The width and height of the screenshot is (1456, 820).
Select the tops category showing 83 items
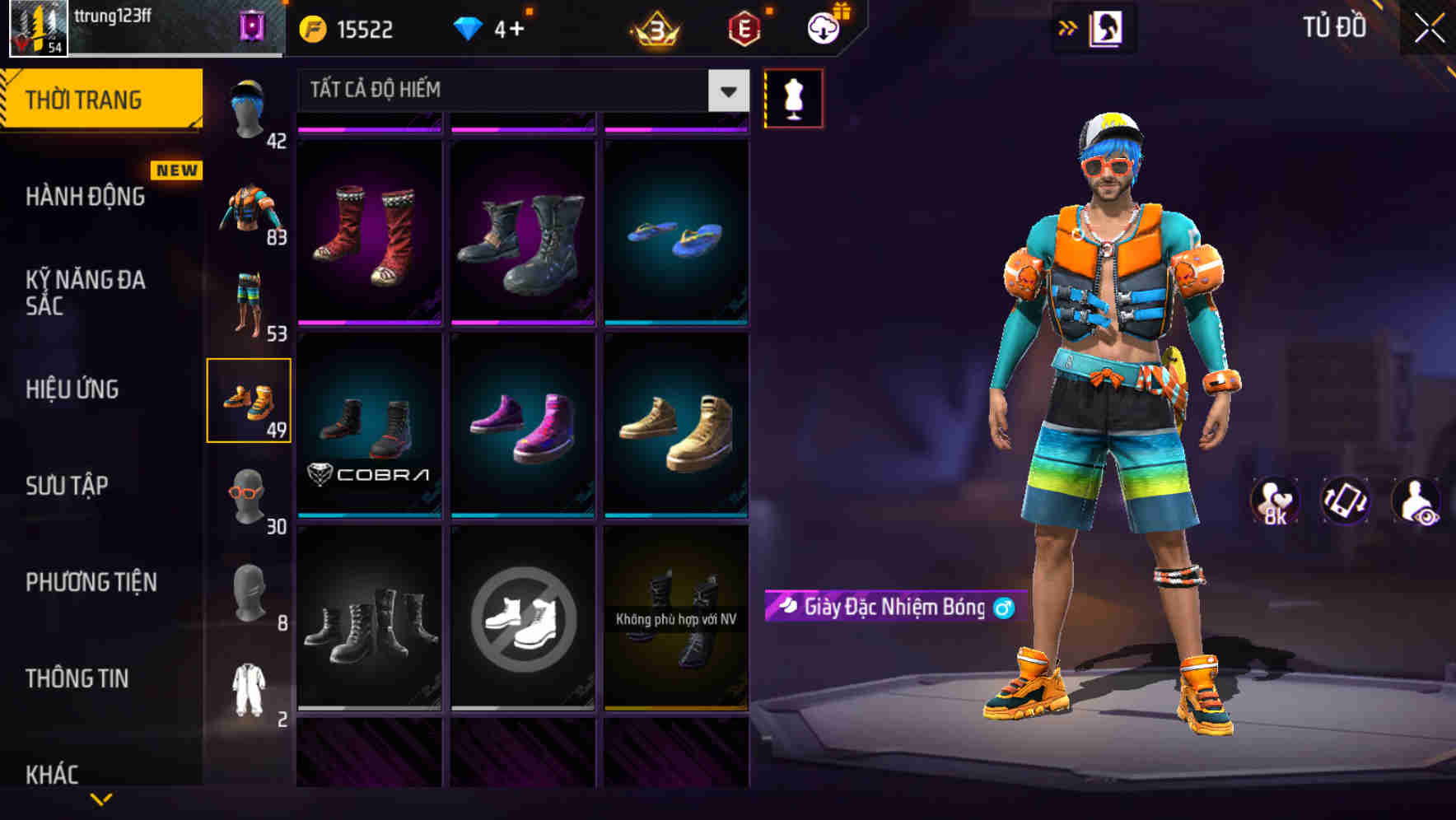[250, 206]
